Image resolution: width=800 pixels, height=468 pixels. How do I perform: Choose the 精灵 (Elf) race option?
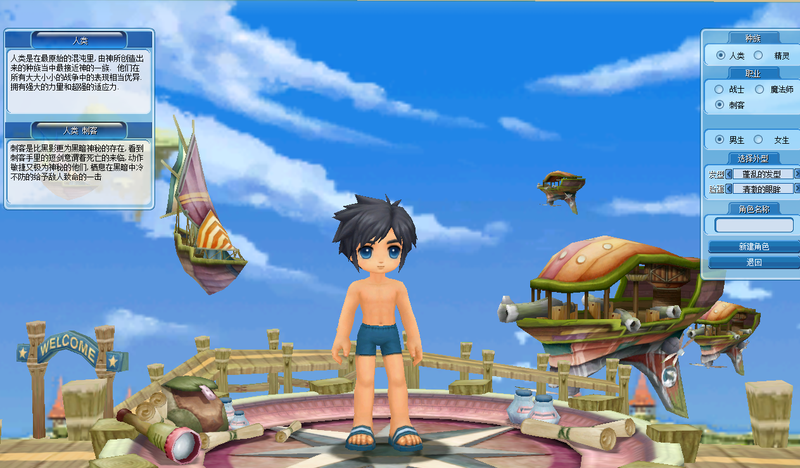758,56
